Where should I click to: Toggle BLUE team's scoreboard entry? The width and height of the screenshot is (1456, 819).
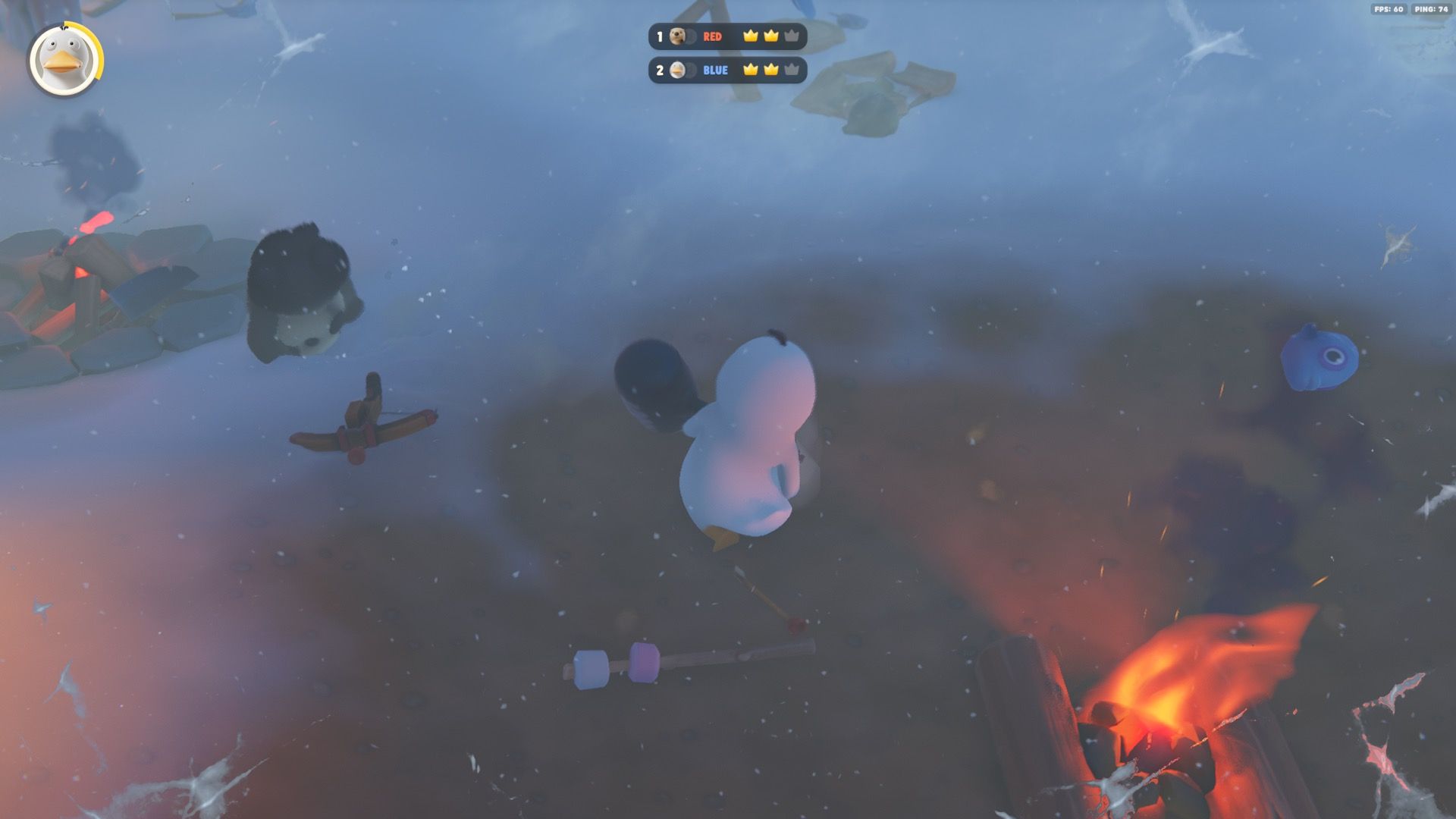[728, 71]
